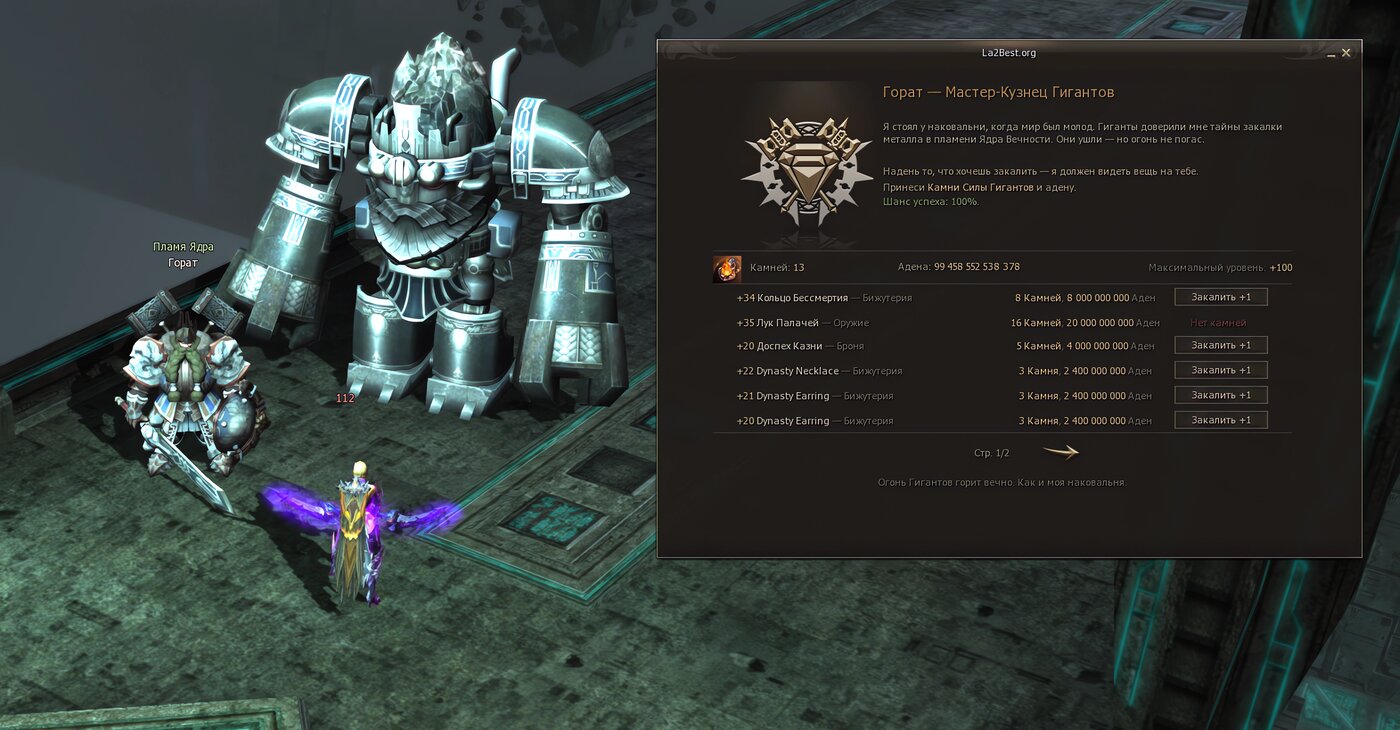Go to the next page arrow
The width and height of the screenshot is (1400, 730).
pos(1060,452)
